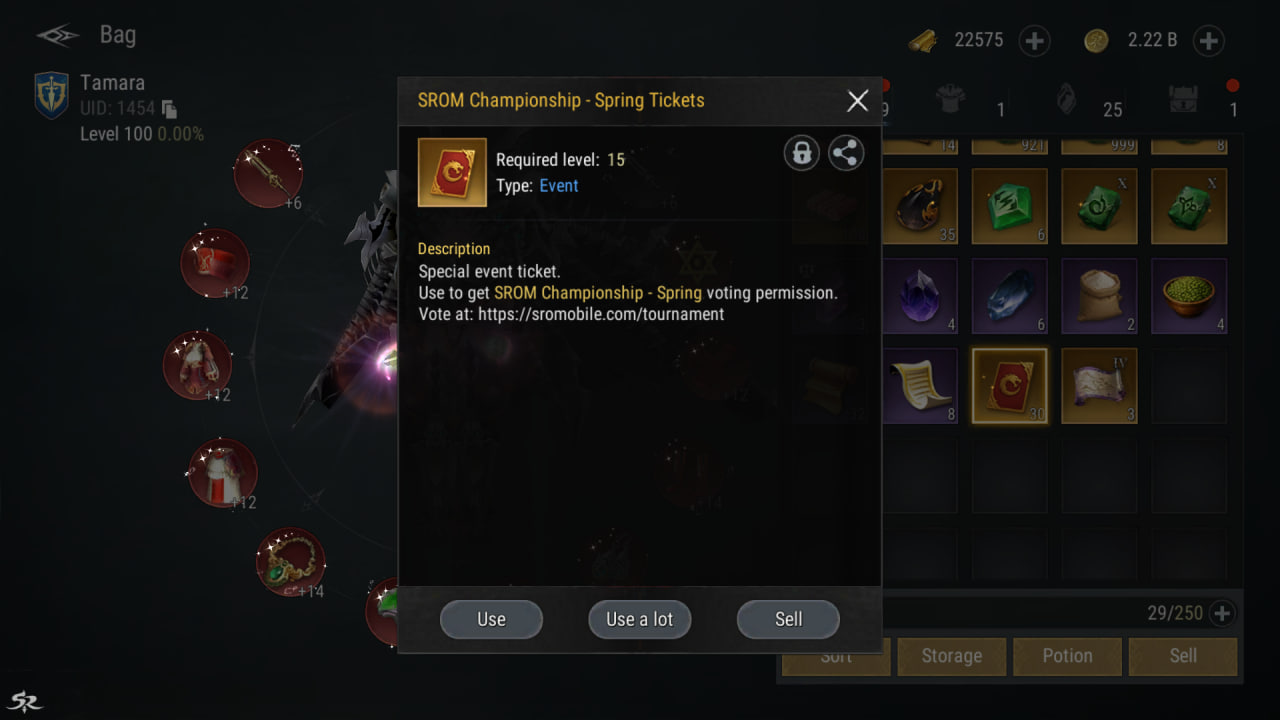Sell the ticket from the popup
1280x720 pixels.
pyautogui.click(x=788, y=619)
